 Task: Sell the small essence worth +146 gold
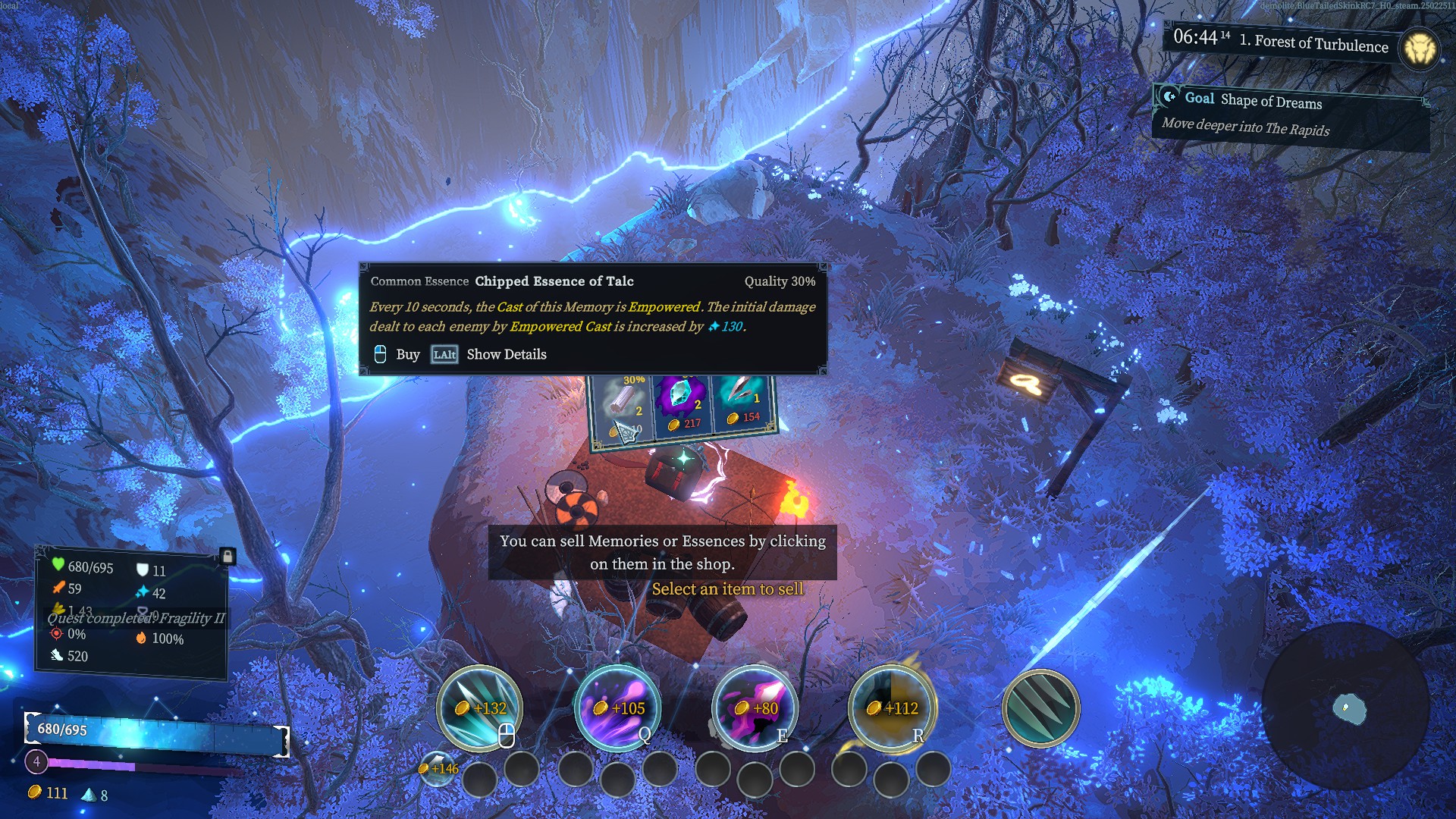click(x=438, y=767)
